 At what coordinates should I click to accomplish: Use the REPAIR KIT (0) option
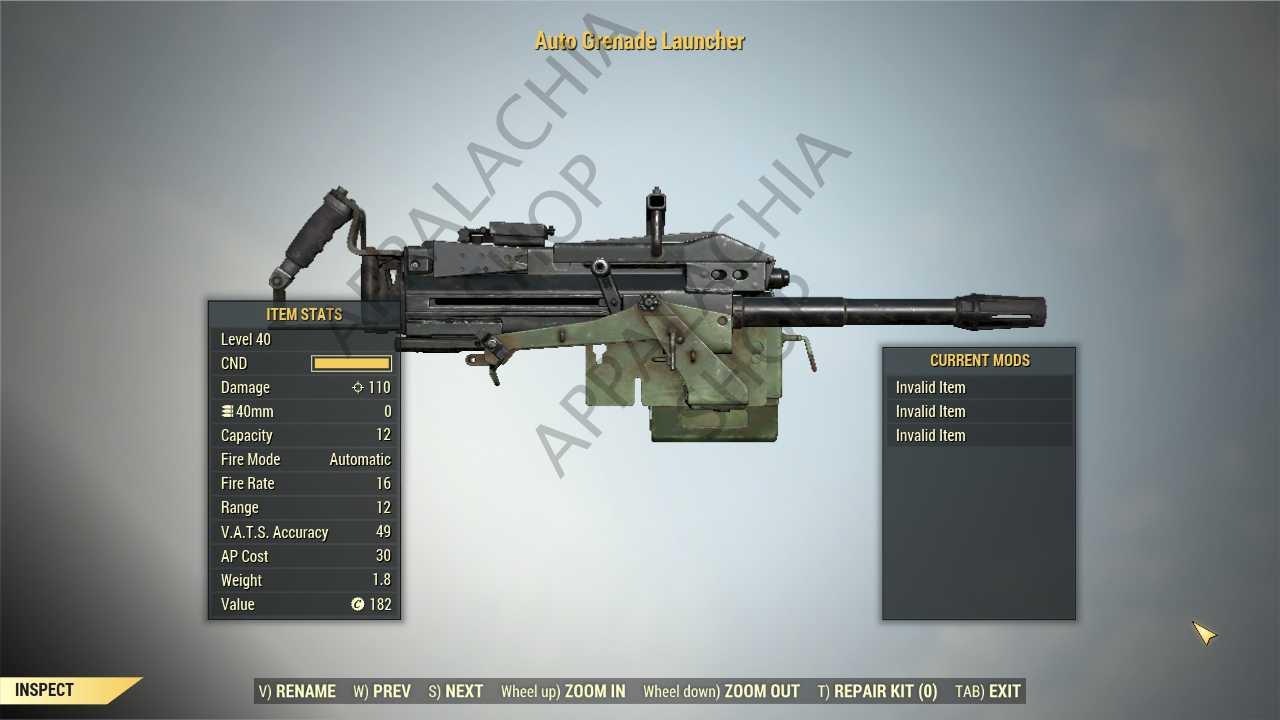(877, 691)
